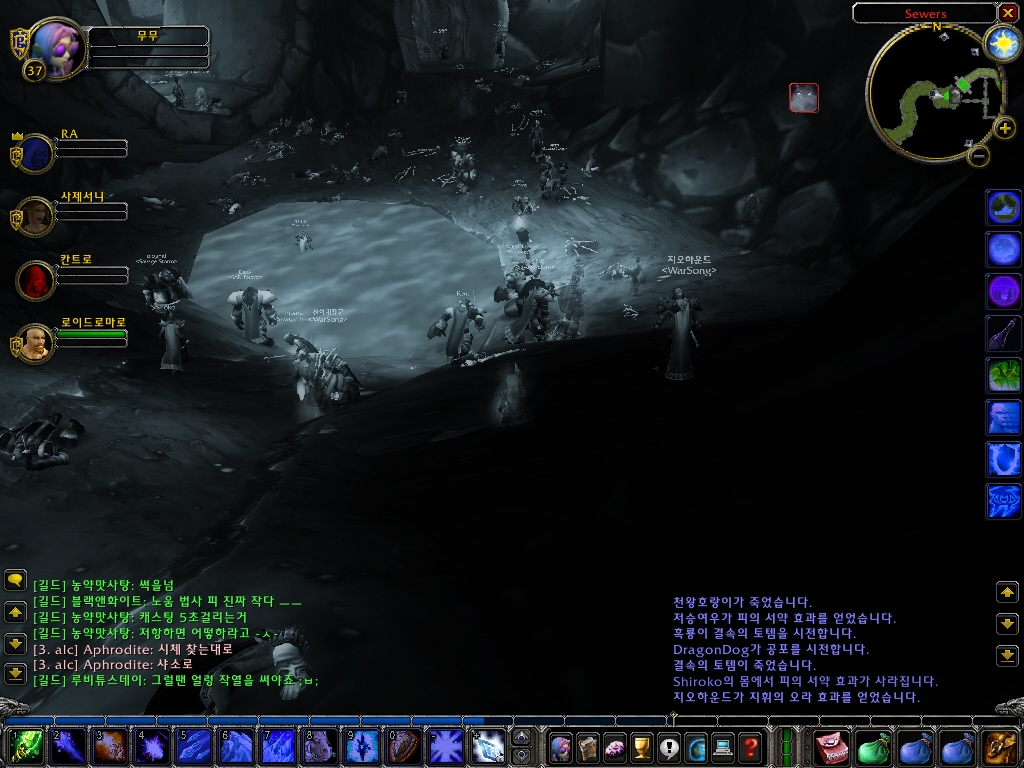Select the player portrait at level 37
1024x768 pixels.
[56, 46]
